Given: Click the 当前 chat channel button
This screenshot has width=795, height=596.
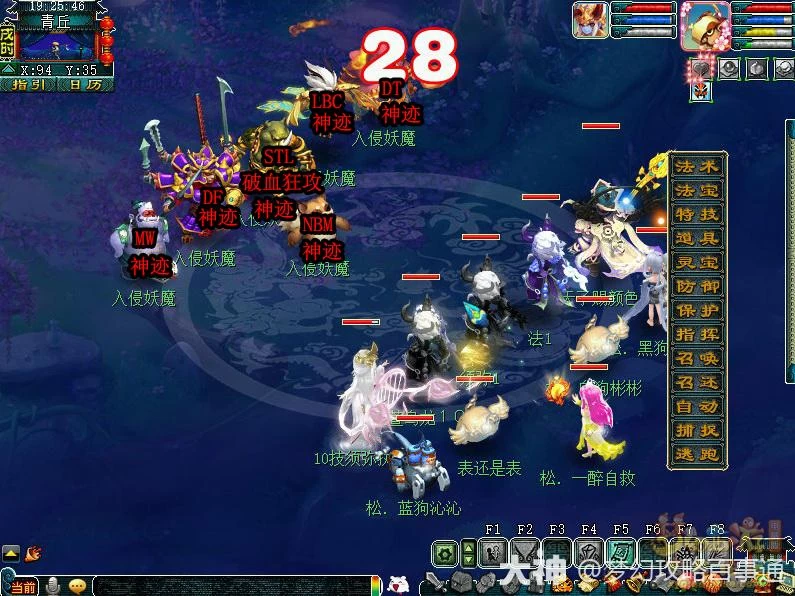Looking at the screenshot, I should click(23, 587).
